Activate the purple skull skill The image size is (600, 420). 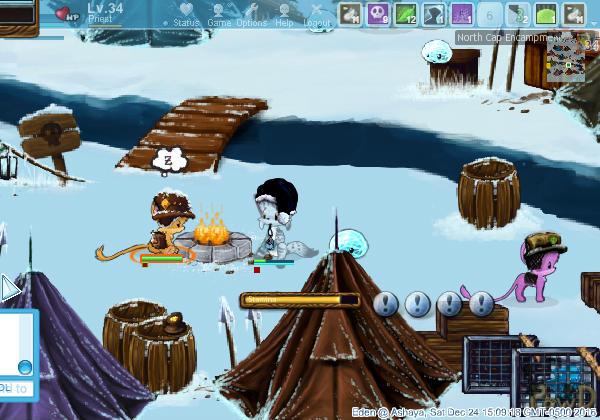(379, 14)
